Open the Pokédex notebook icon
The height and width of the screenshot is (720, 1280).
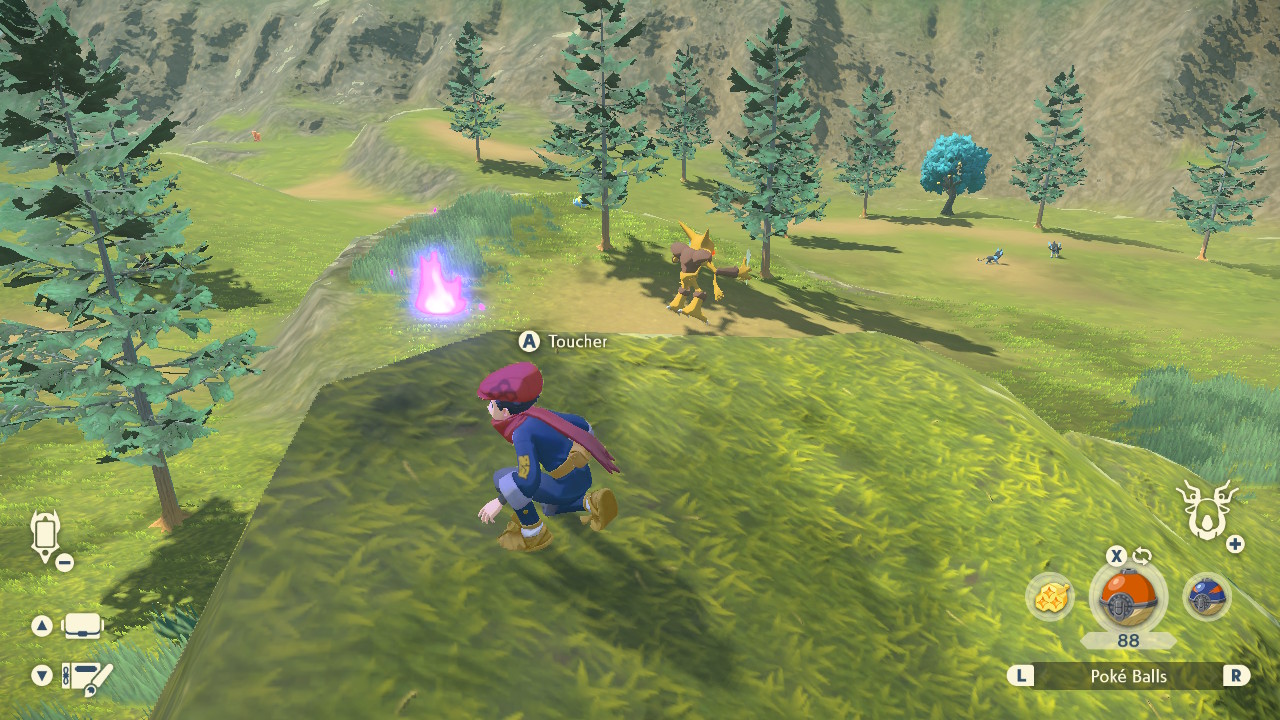(x=87, y=677)
